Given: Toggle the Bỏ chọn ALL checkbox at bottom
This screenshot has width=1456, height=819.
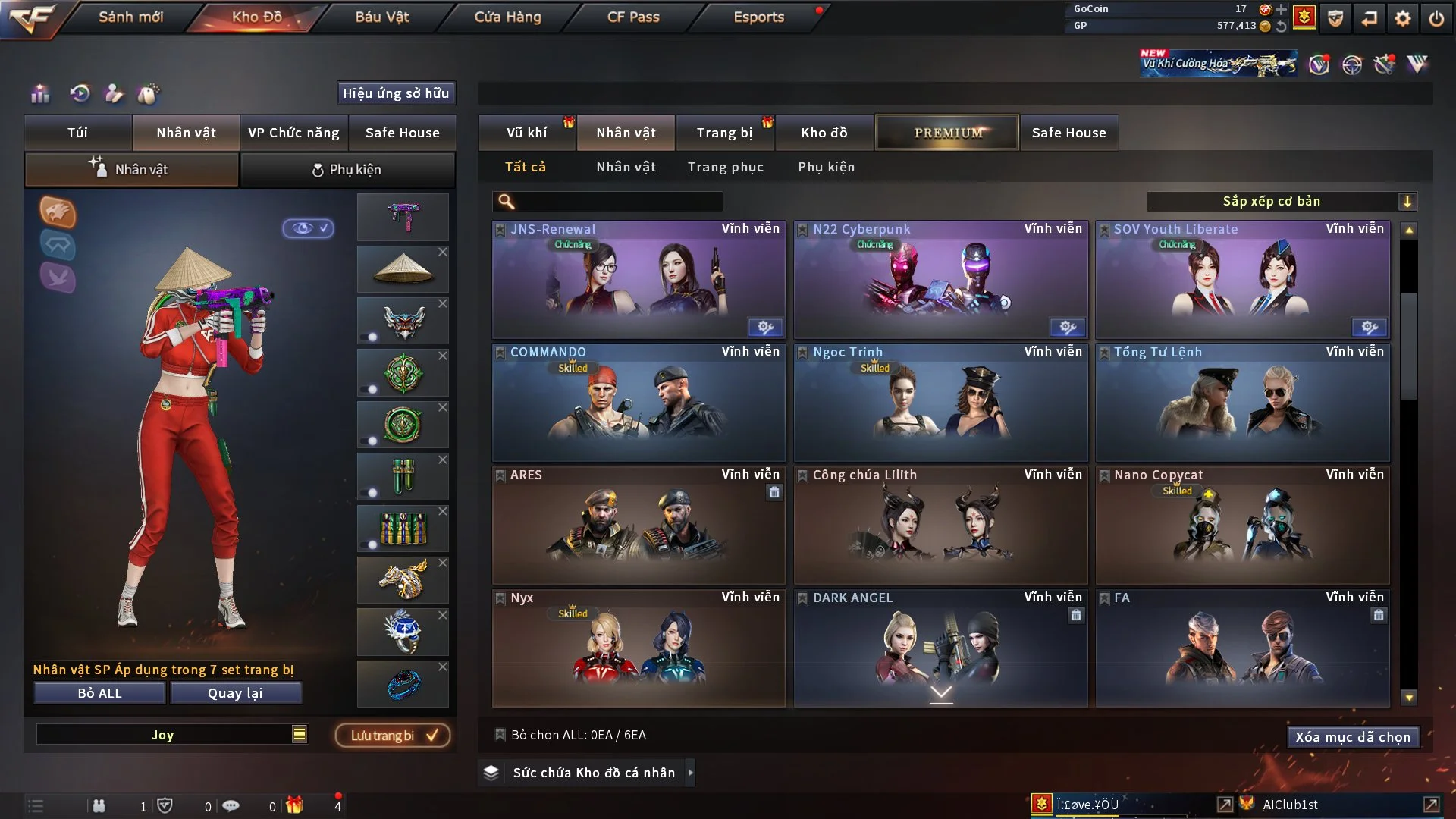Looking at the screenshot, I should (x=500, y=734).
